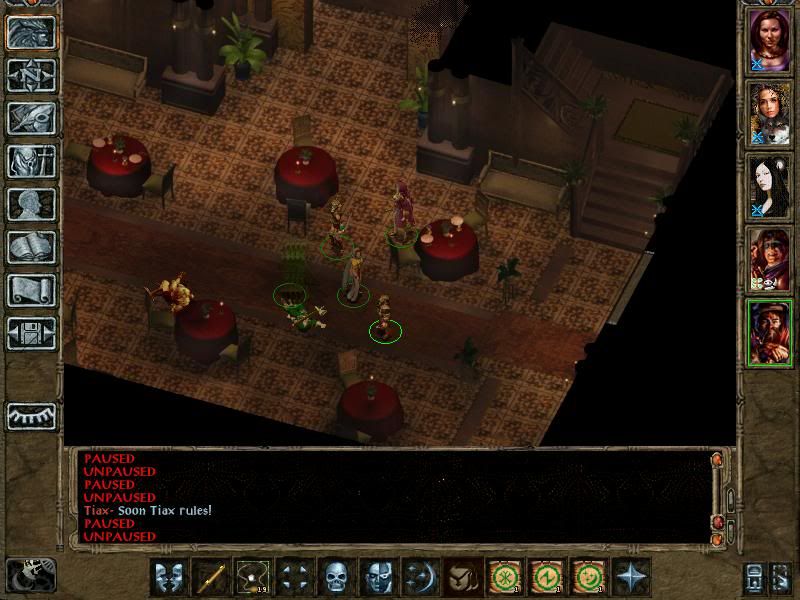Image resolution: width=800 pixels, height=600 pixels.
Task: Open special abilities star button
Action: [630, 577]
